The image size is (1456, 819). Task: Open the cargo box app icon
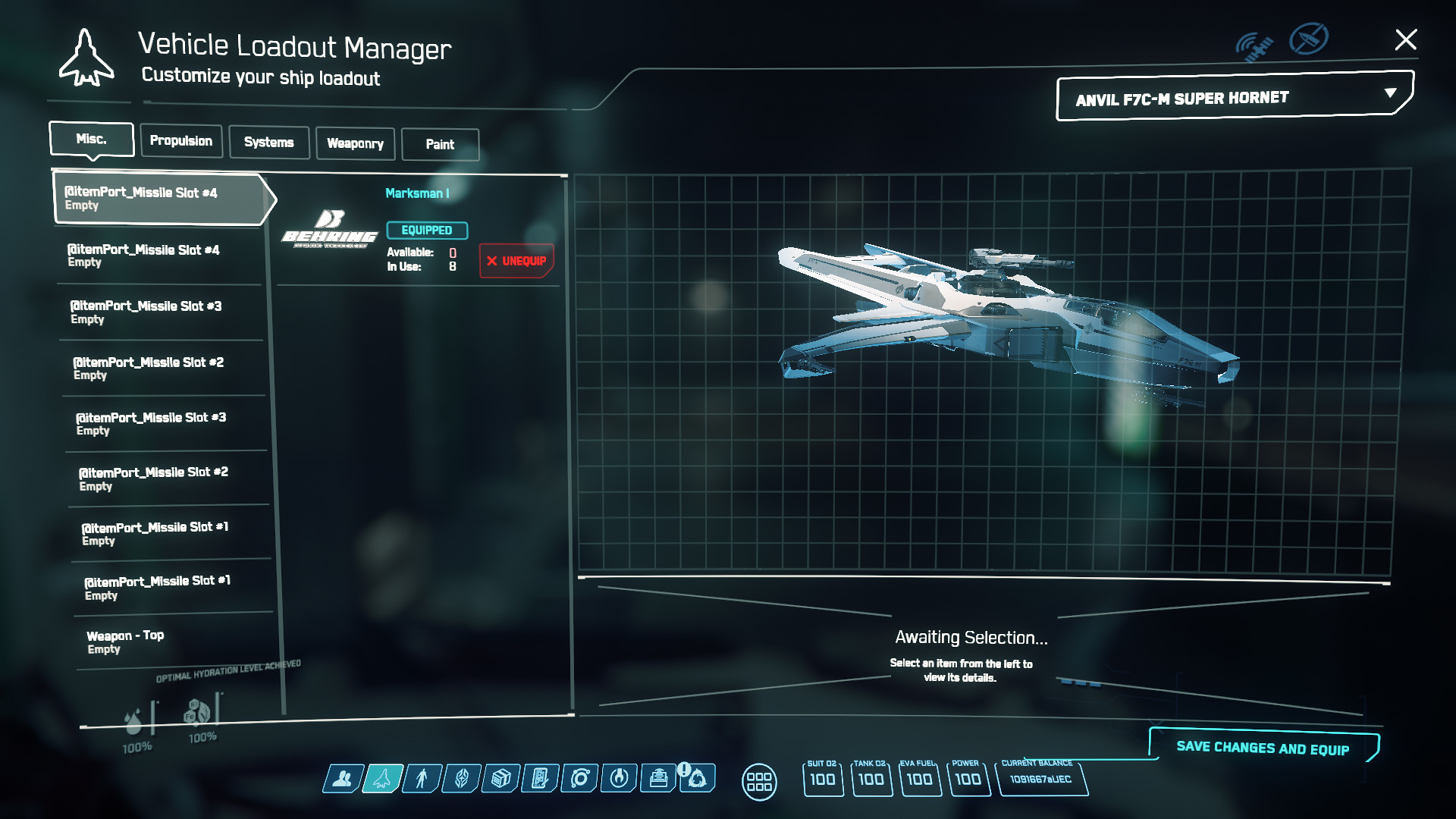(x=500, y=778)
